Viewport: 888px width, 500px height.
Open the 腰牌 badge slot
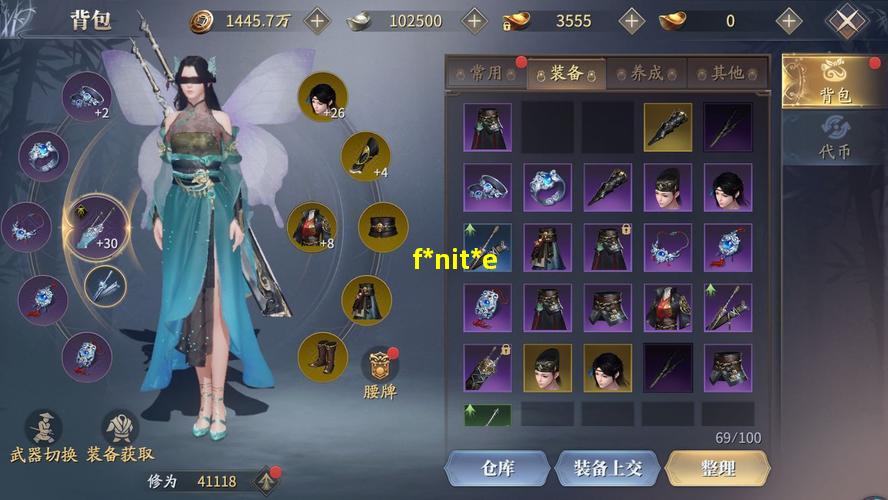click(380, 373)
